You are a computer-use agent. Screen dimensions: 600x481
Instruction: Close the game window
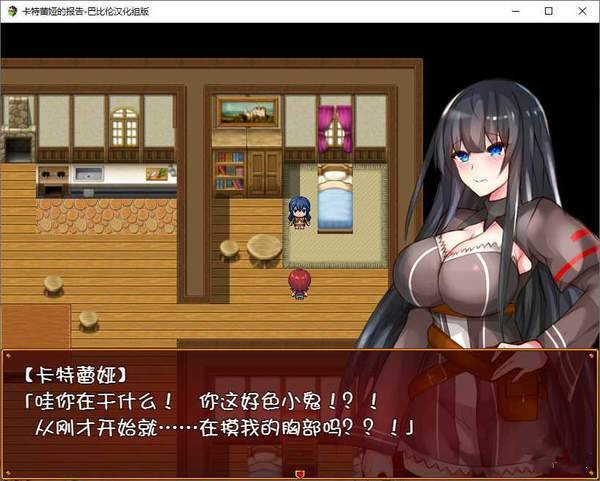point(579,11)
